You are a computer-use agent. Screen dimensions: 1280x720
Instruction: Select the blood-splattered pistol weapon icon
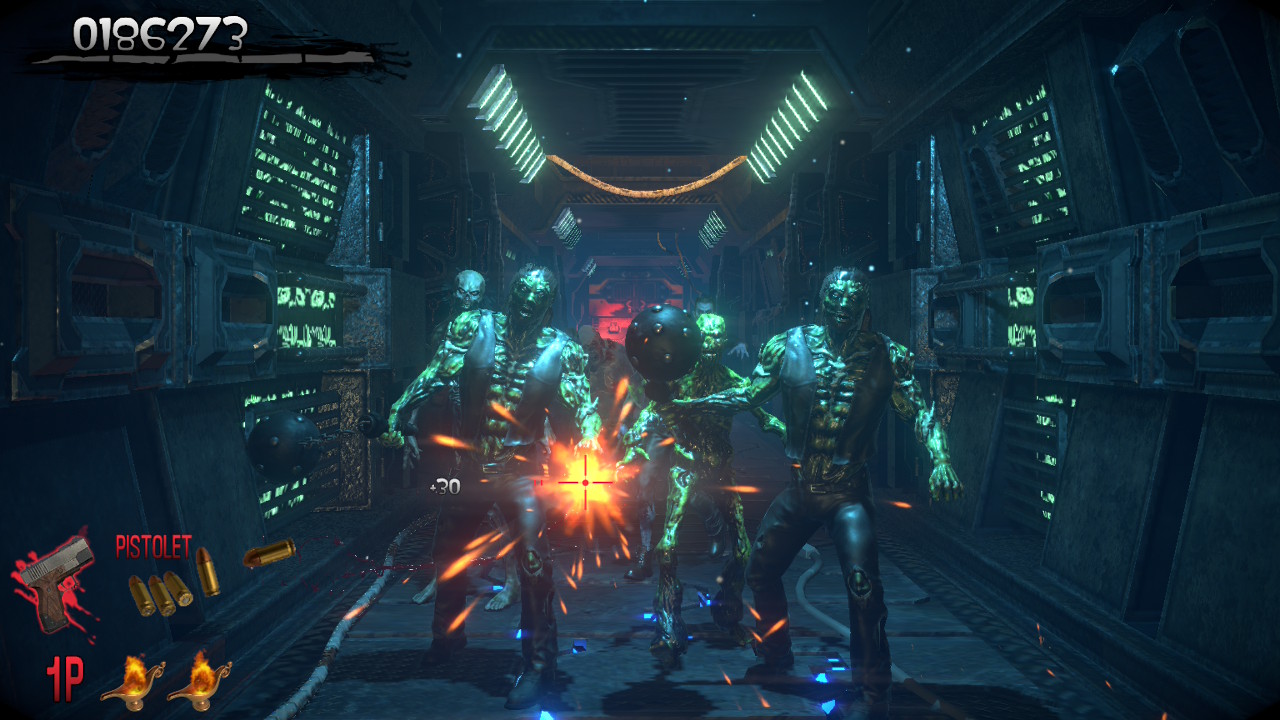pos(55,587)
